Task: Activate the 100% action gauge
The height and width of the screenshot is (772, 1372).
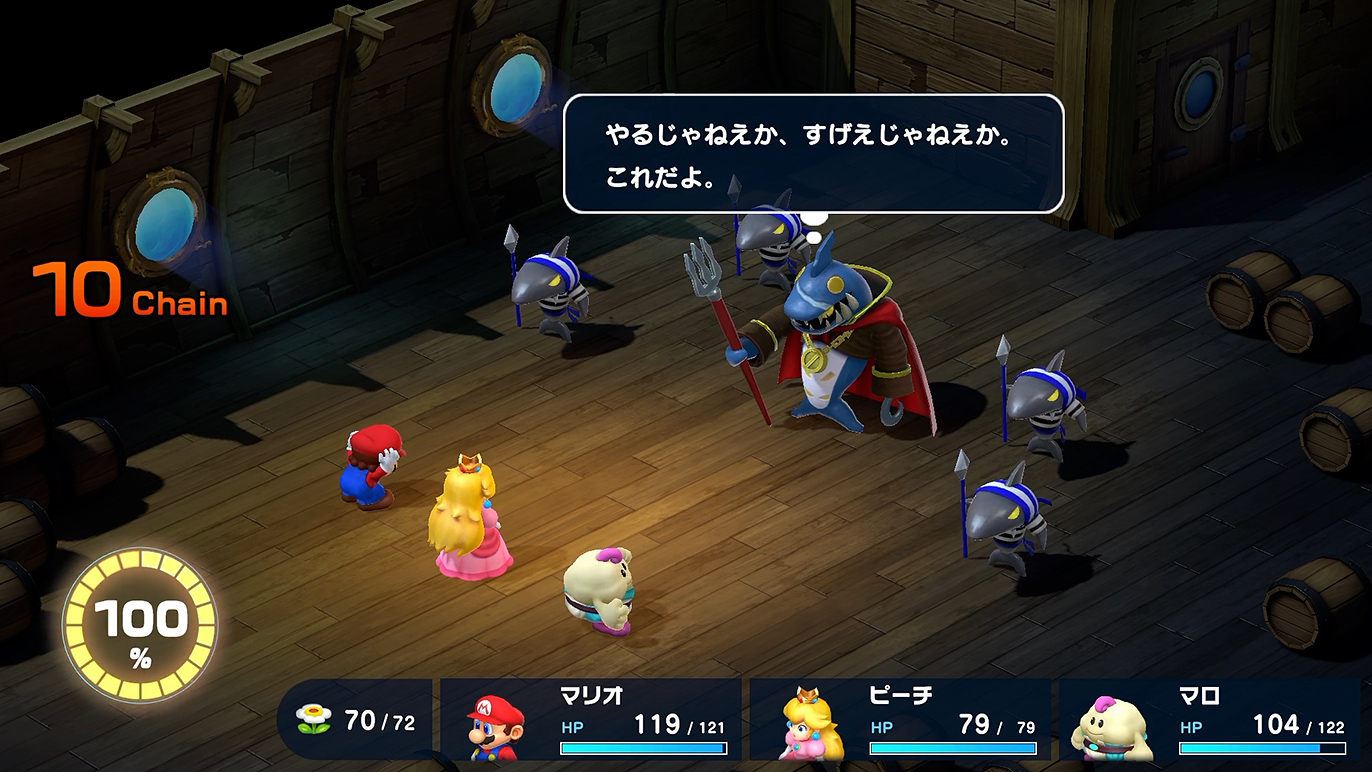Action: [x=140, y=627]
